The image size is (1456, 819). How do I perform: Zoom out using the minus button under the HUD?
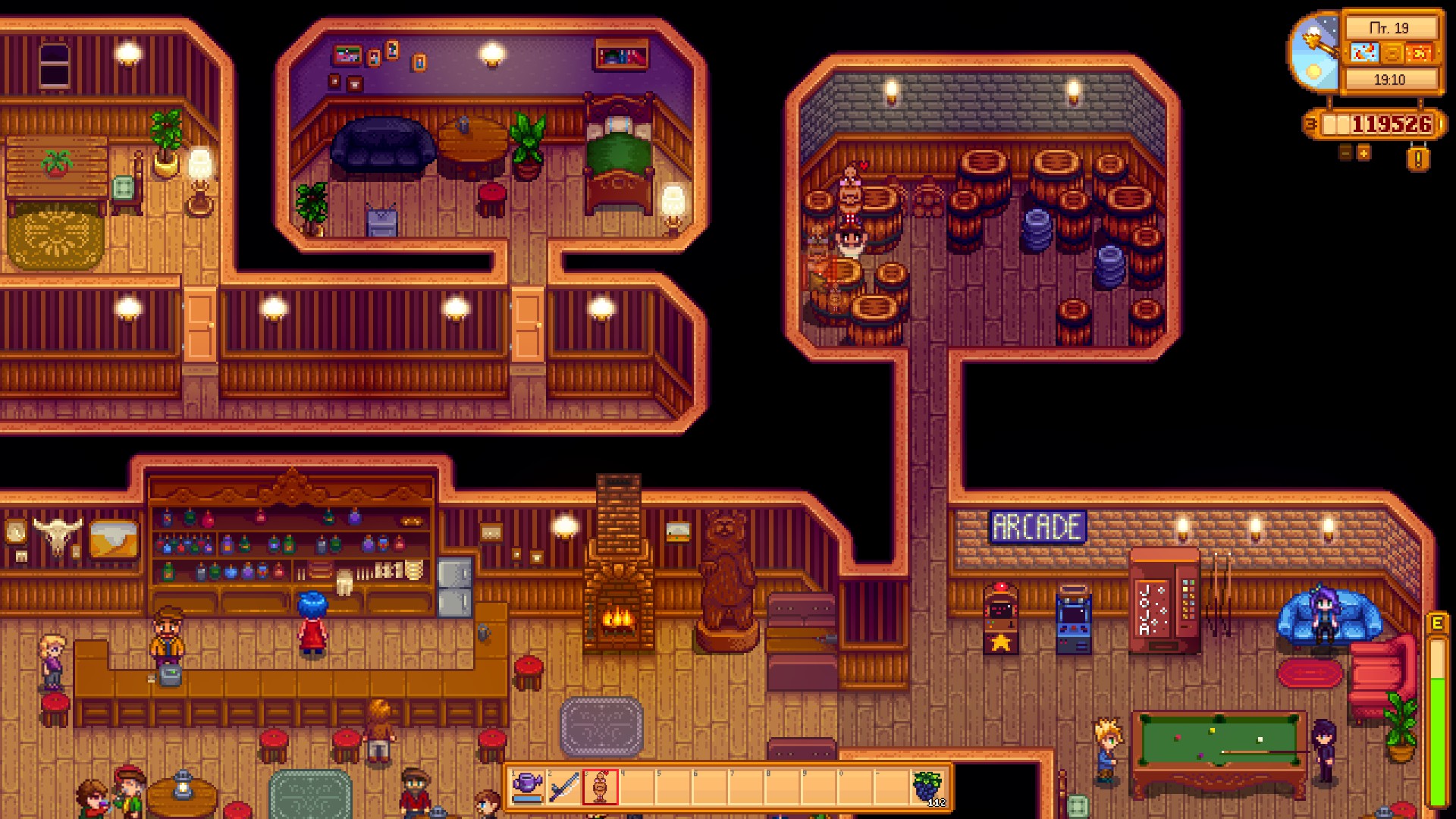coord(1345,154)
